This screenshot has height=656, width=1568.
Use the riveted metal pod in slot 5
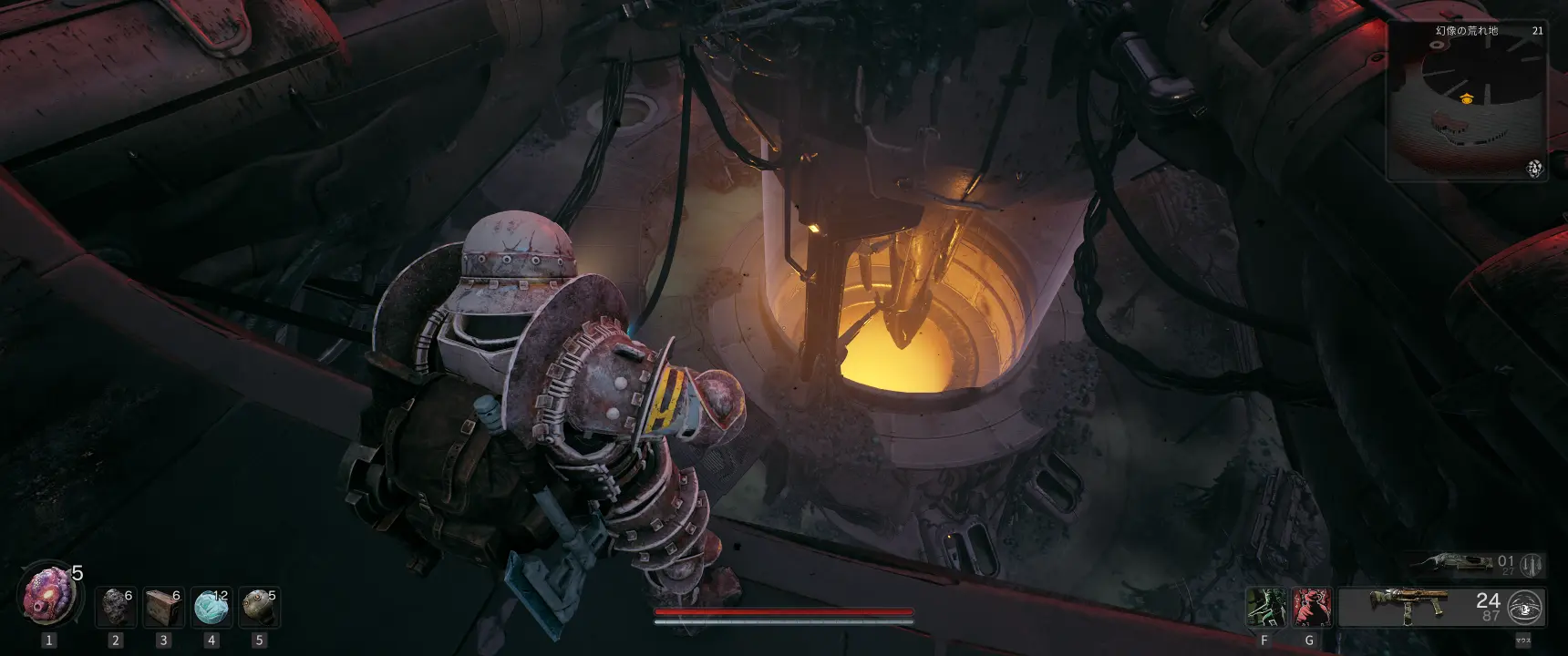(x=259, y=607)
